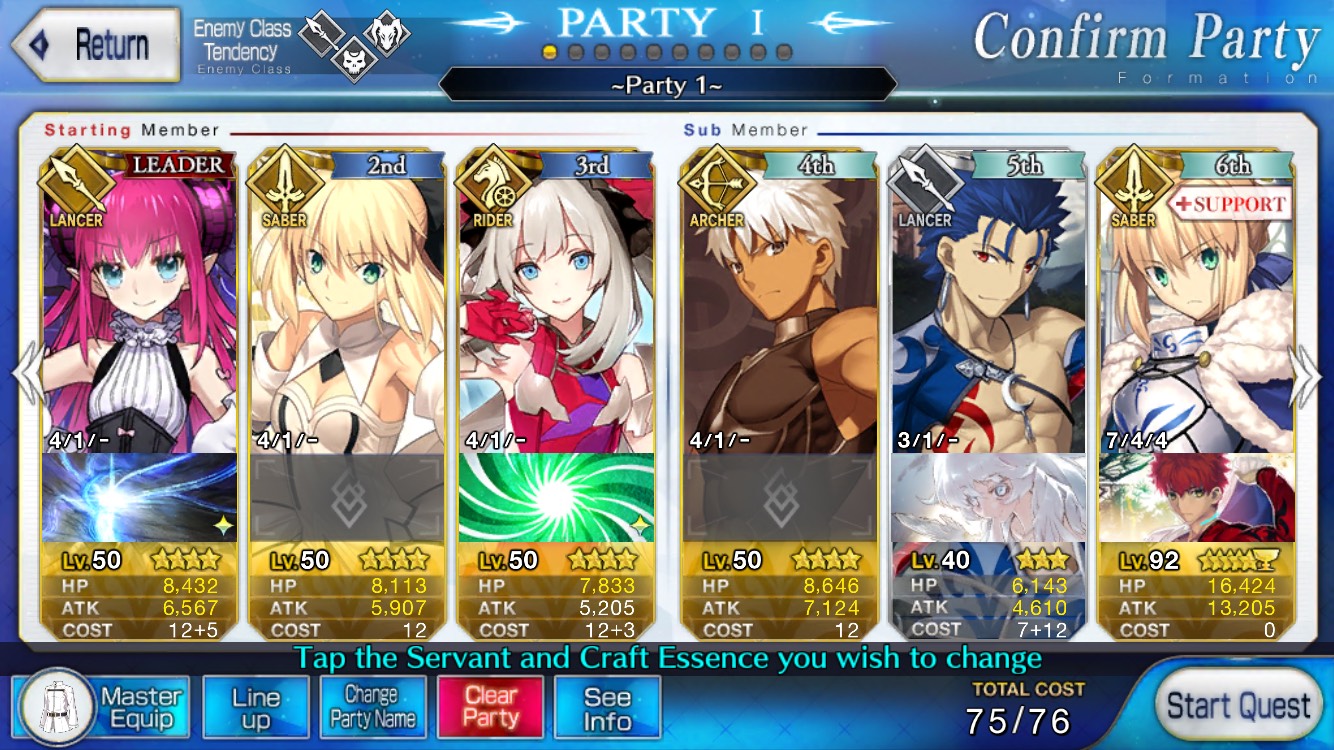Switch to the next party with right arrow

1306,375
